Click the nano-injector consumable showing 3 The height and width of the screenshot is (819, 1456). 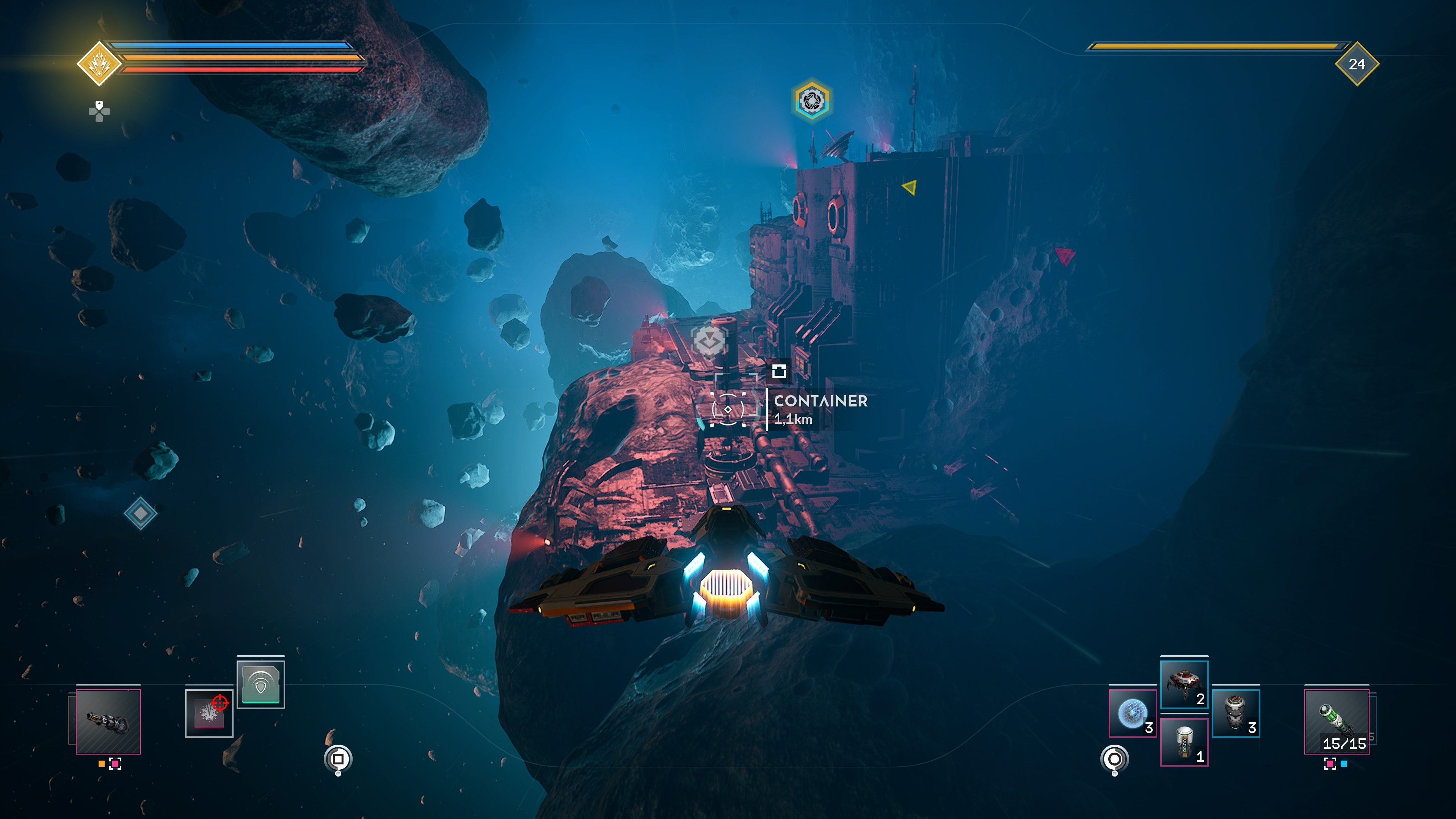coord(1236,714)
